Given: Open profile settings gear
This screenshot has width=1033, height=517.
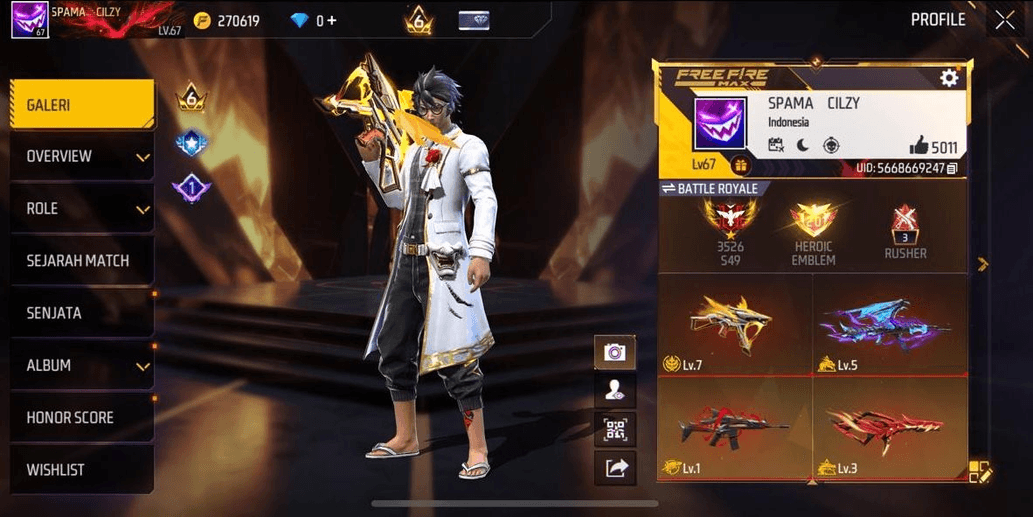Looking at the screenshot, I should coord(949,78).
